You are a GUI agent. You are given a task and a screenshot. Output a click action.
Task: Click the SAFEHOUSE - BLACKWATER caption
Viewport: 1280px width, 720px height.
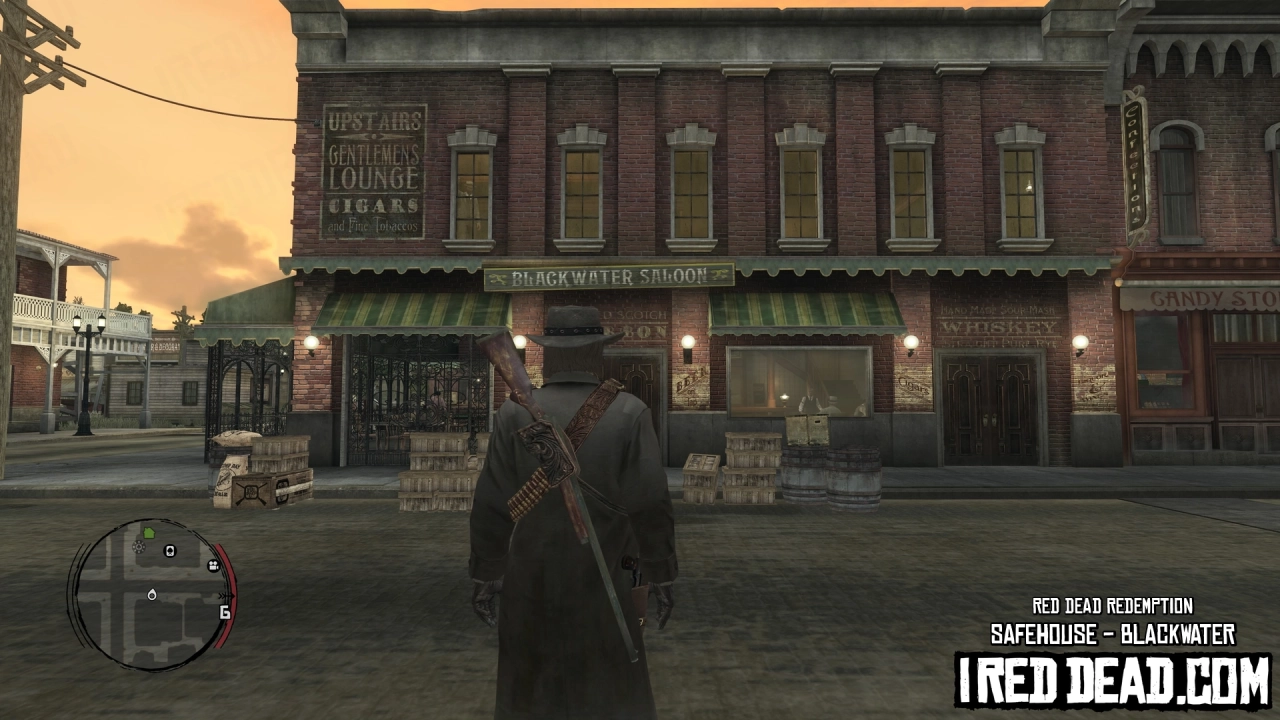[1113, 633]
